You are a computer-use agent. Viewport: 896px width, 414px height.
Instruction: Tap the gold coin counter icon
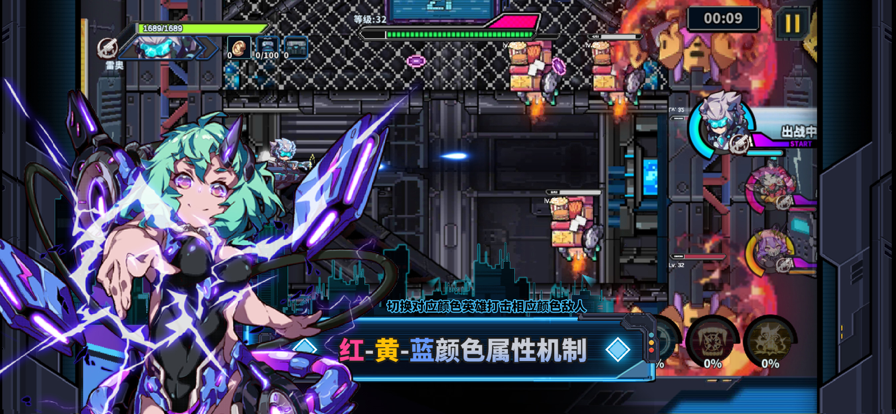point(239,46)
